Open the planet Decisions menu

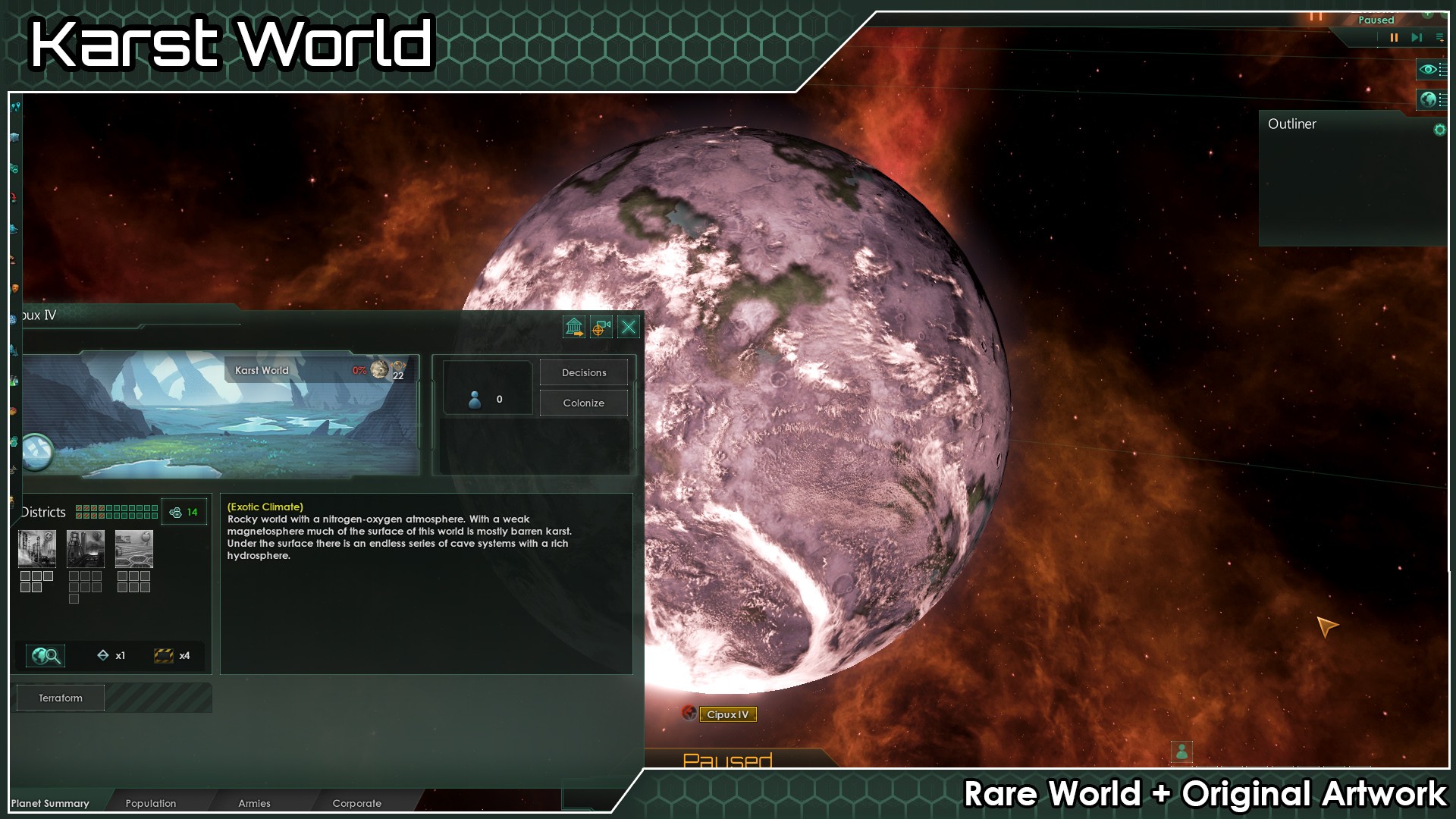click(x=583, y=372)
